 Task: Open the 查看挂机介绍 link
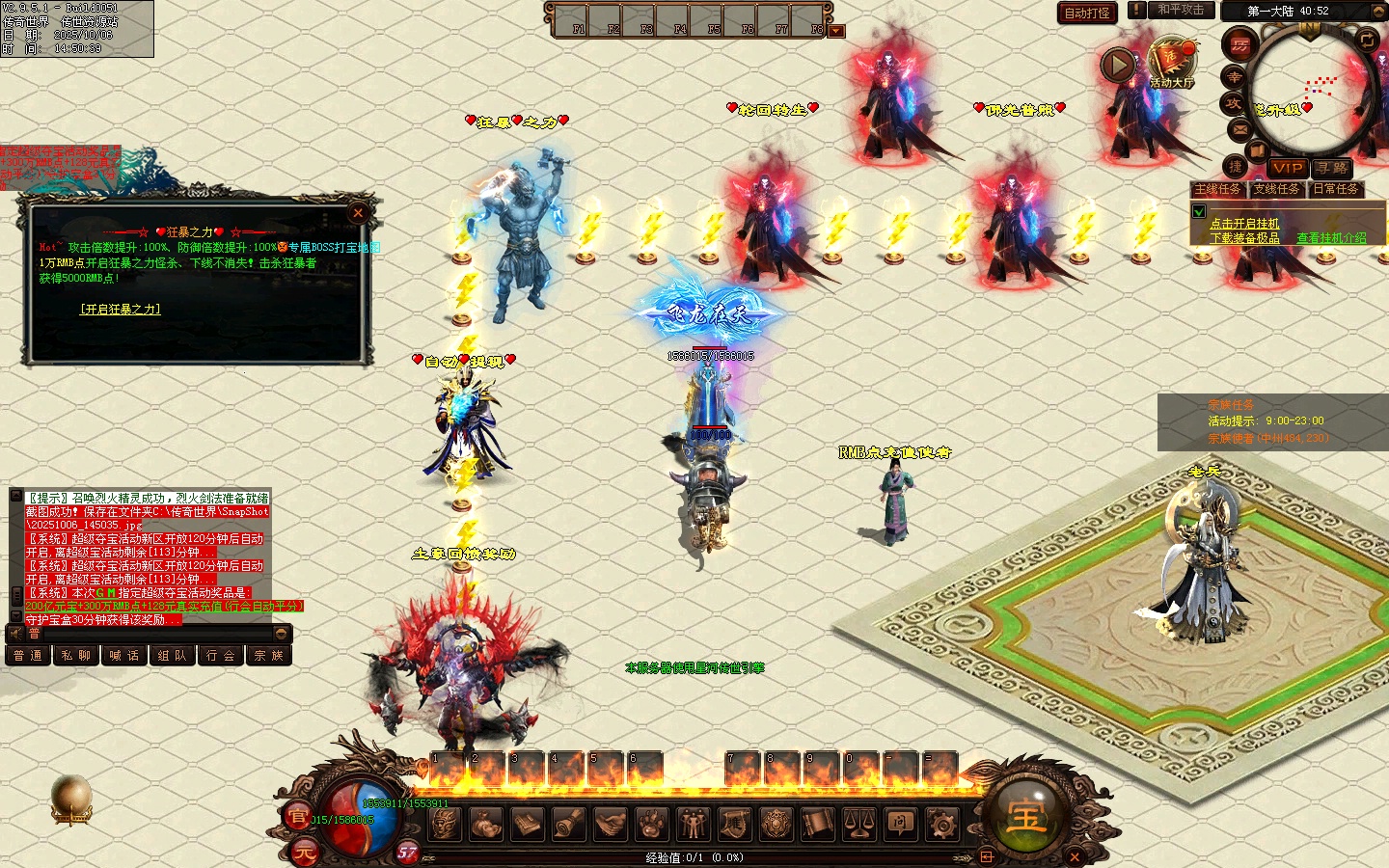(x=1331, y=237)
